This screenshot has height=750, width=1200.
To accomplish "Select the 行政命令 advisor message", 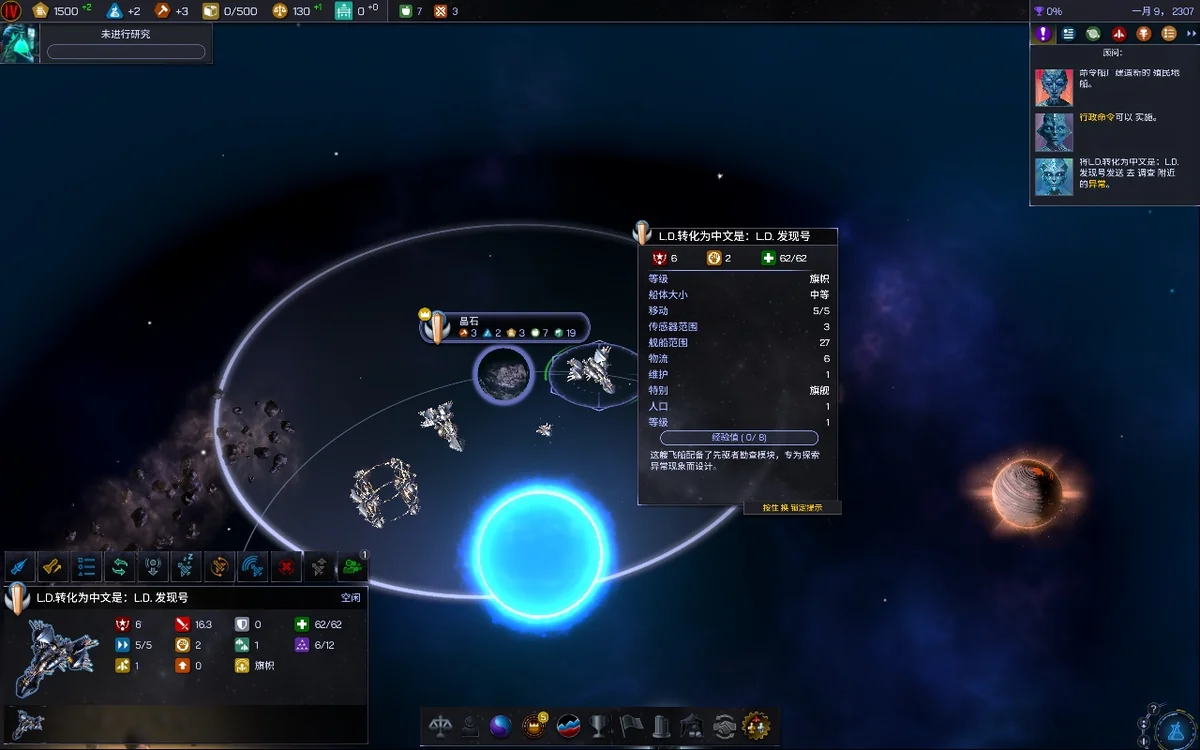I will coord(1110,119).
